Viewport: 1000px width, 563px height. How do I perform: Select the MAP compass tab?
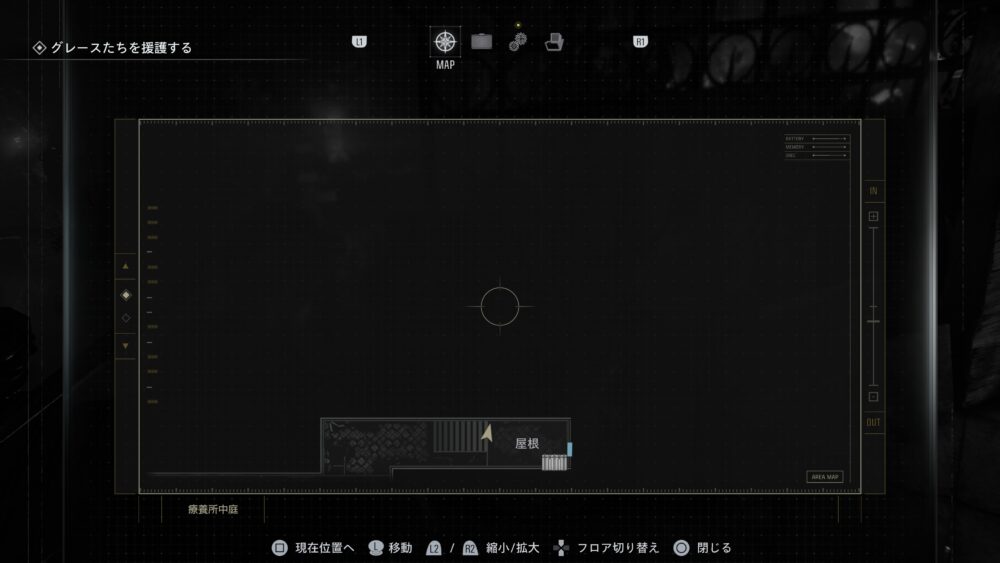pos(445,42)
